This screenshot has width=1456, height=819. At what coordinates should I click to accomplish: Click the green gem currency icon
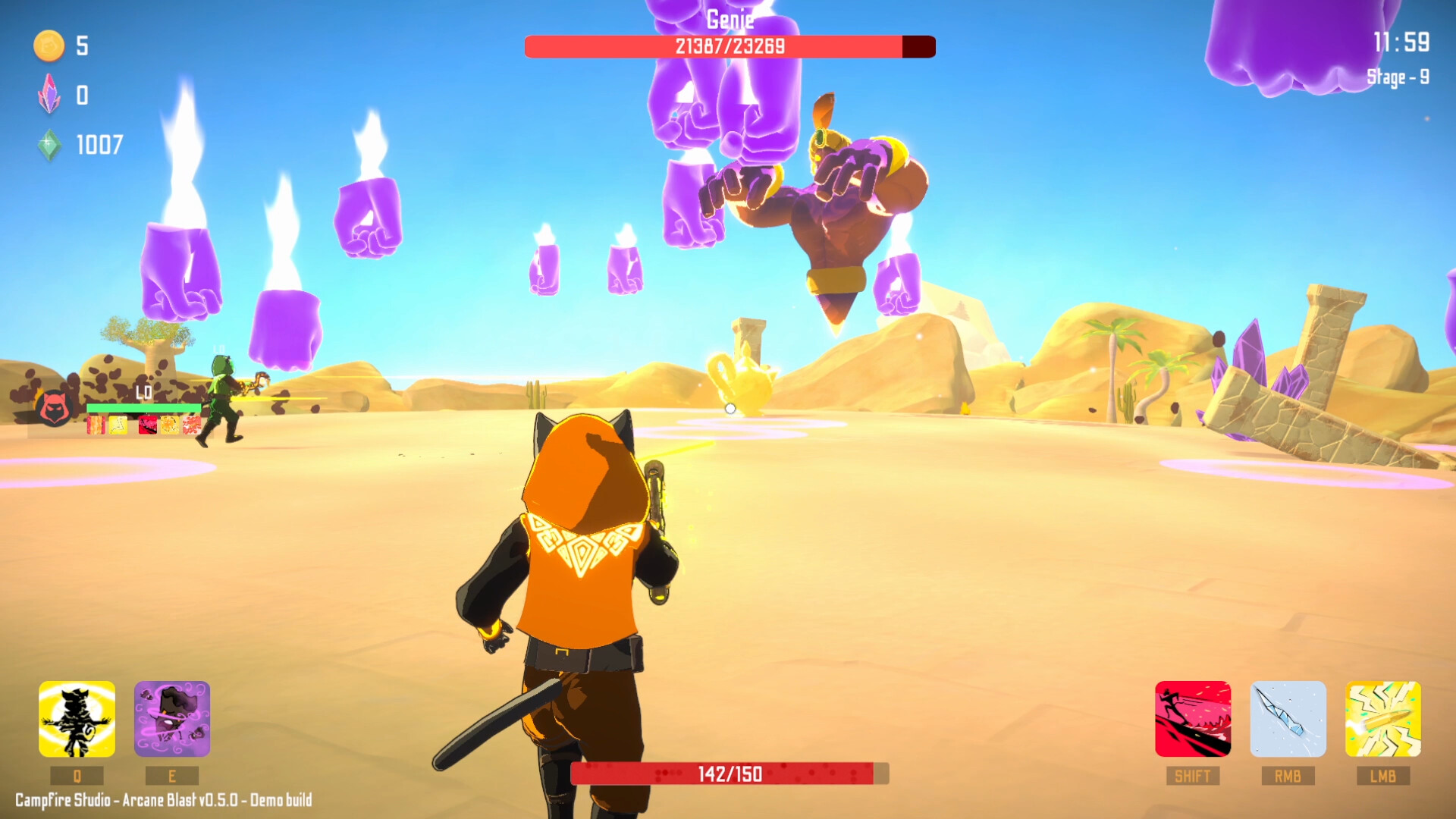click(x=49, y=143)
